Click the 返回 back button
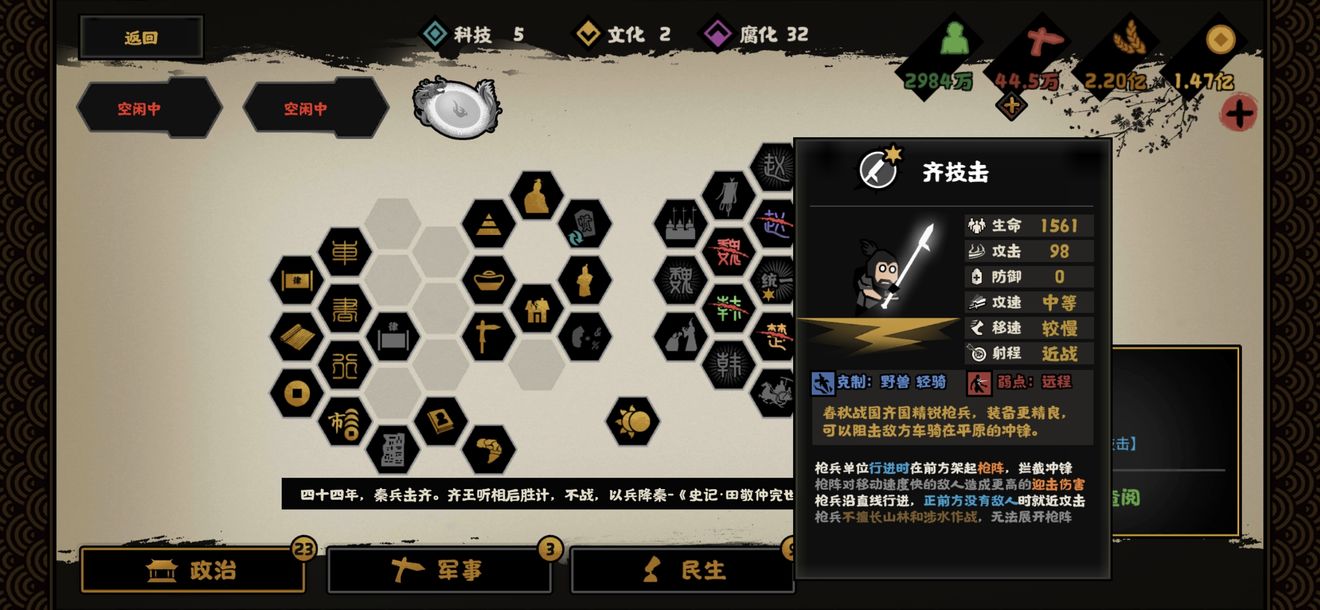 [x=141, y=38]
